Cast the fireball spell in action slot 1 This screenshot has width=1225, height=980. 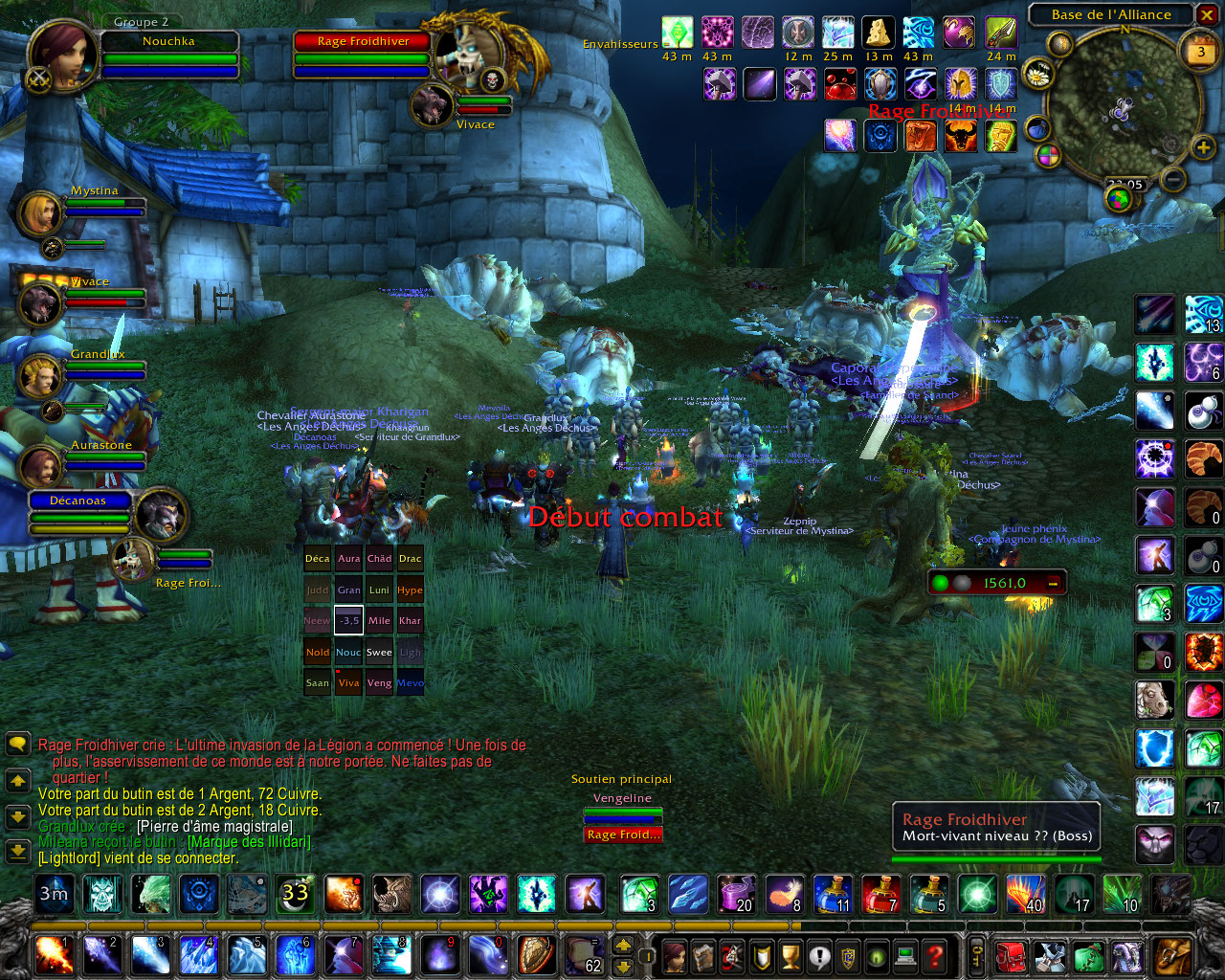(53, 955)
